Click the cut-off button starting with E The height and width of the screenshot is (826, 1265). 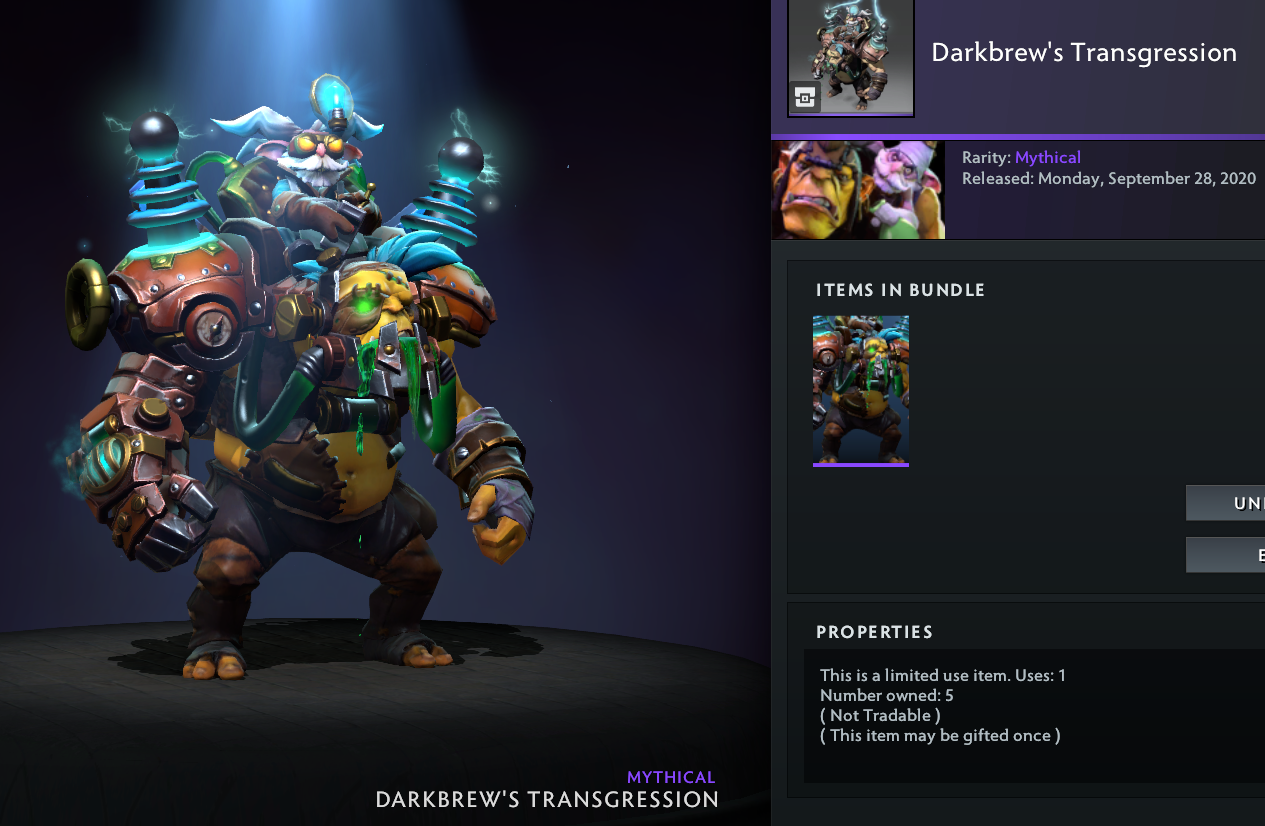[1226, 555]
